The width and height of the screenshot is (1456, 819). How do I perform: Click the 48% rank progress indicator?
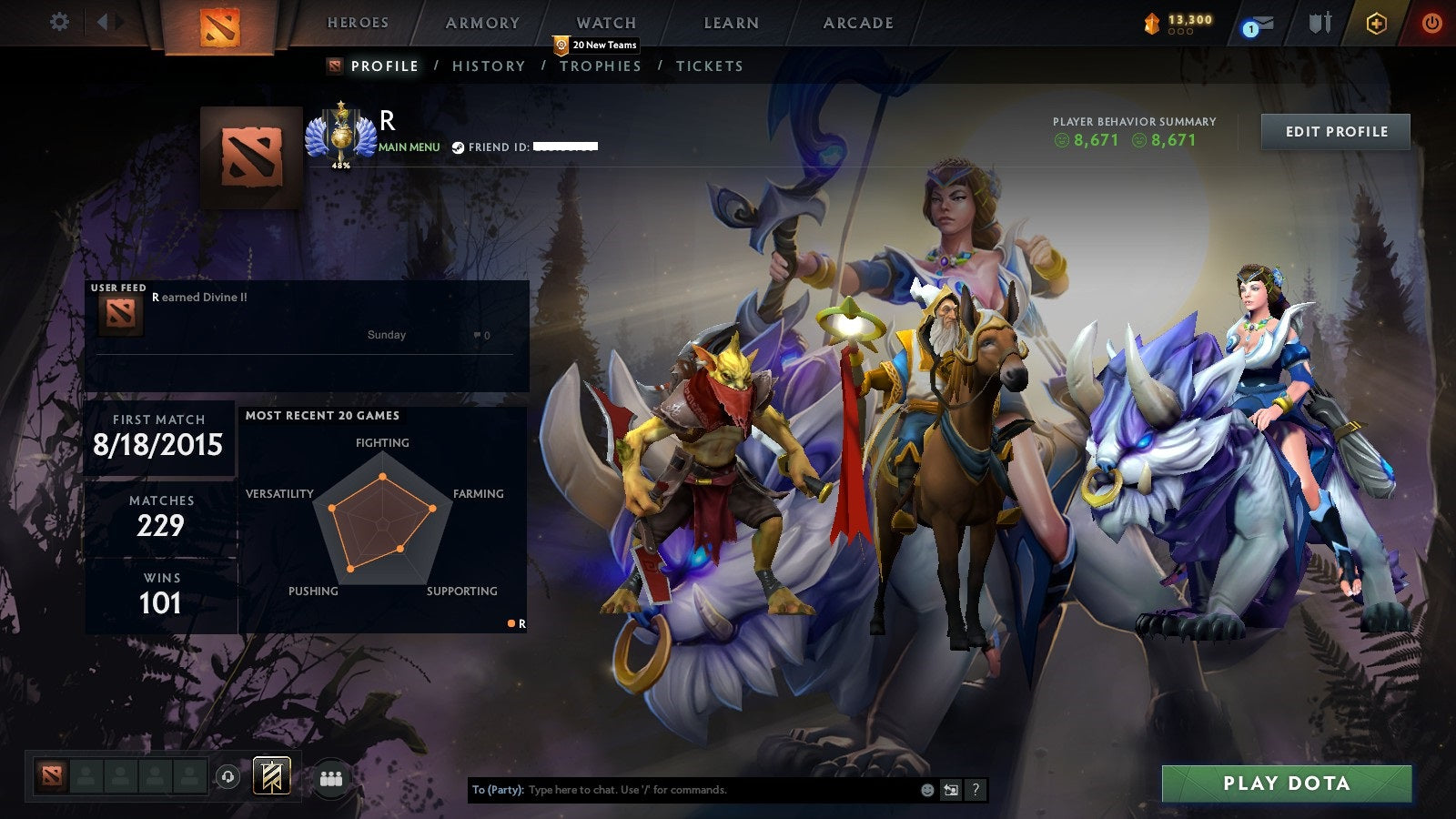pyautogui.click(x=340, y=167)
